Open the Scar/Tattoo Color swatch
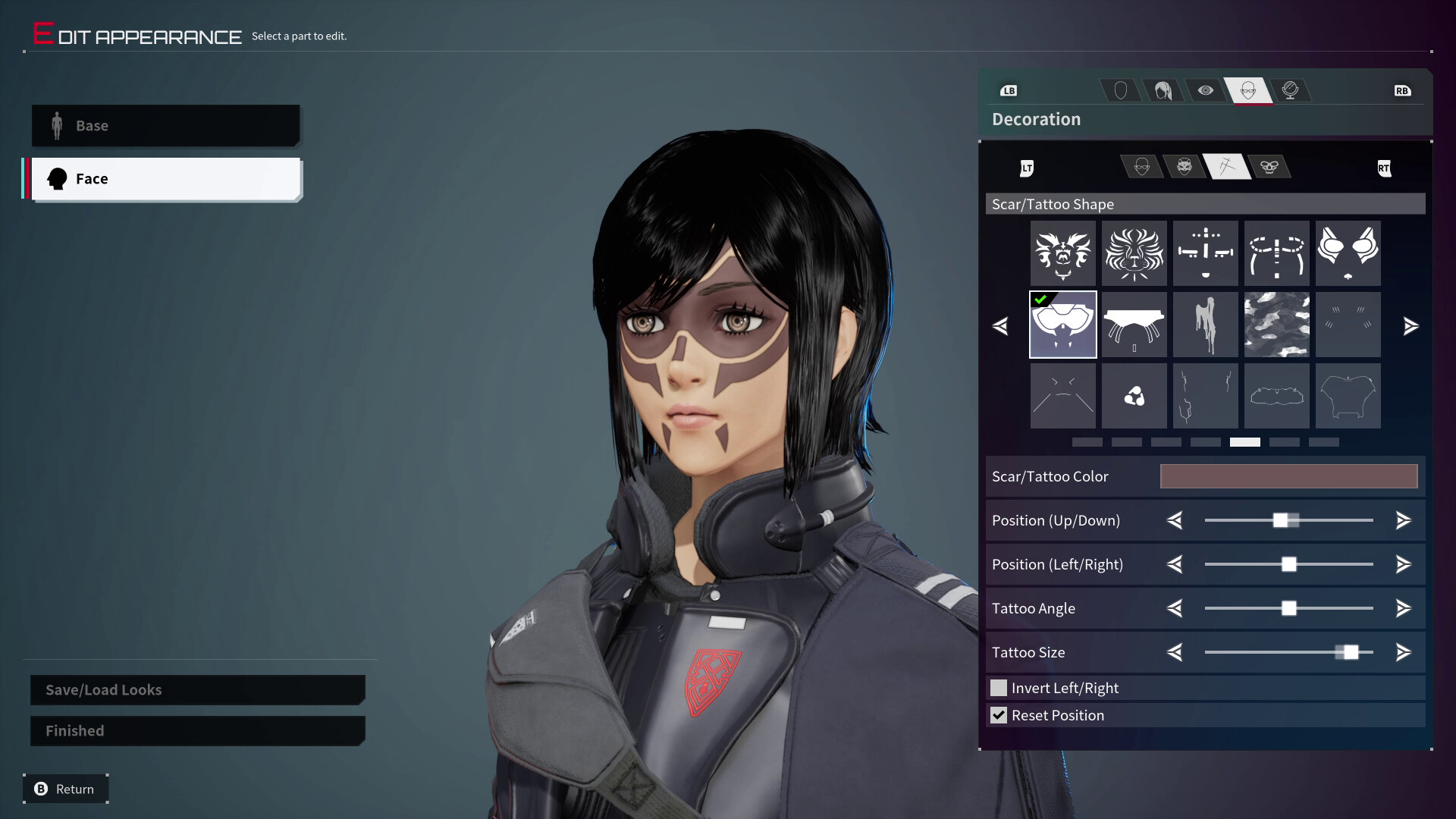 (1288, 476)
